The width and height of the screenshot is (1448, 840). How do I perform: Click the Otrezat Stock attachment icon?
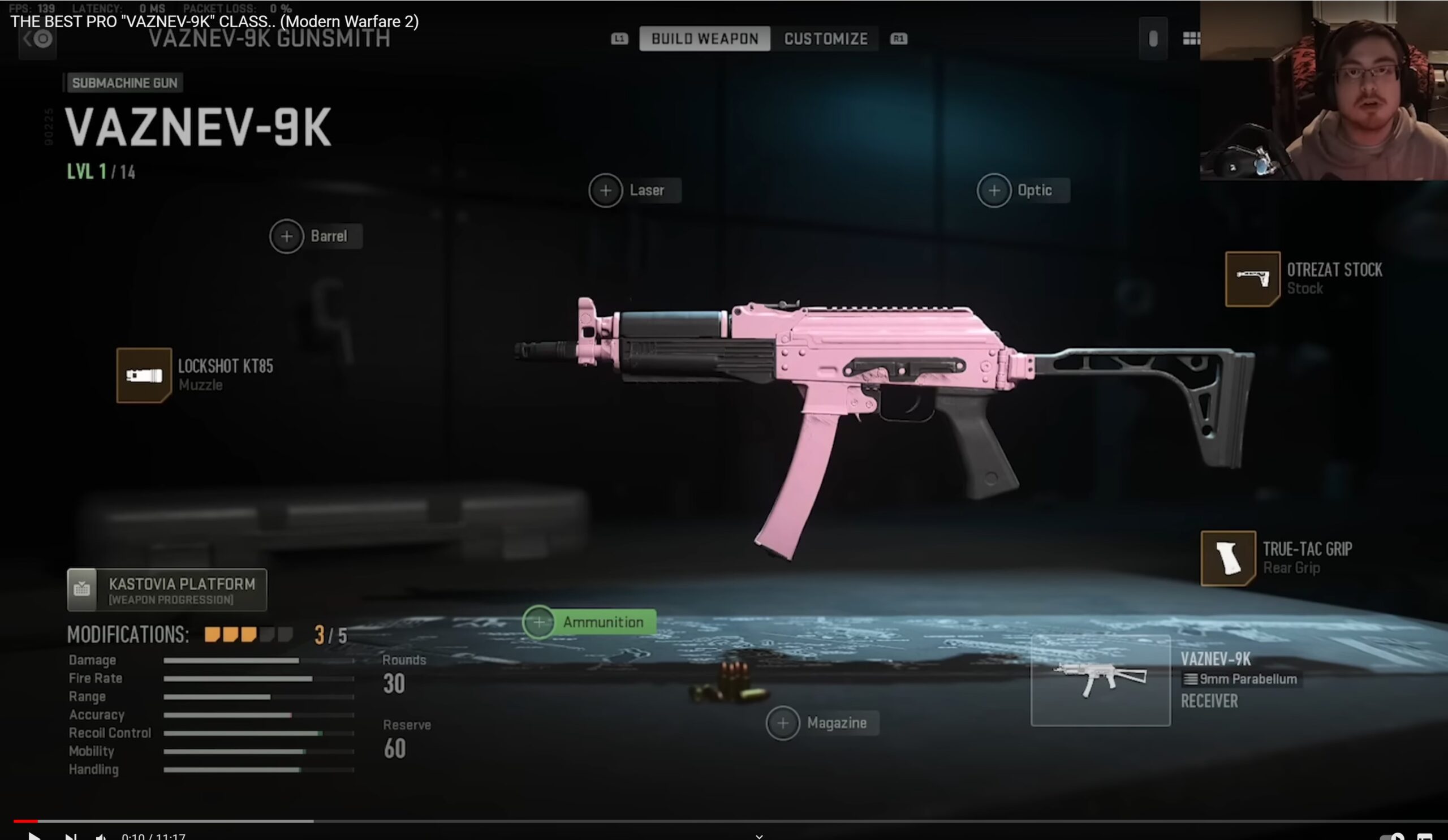pyautogui.click(x=1253, y=280)
